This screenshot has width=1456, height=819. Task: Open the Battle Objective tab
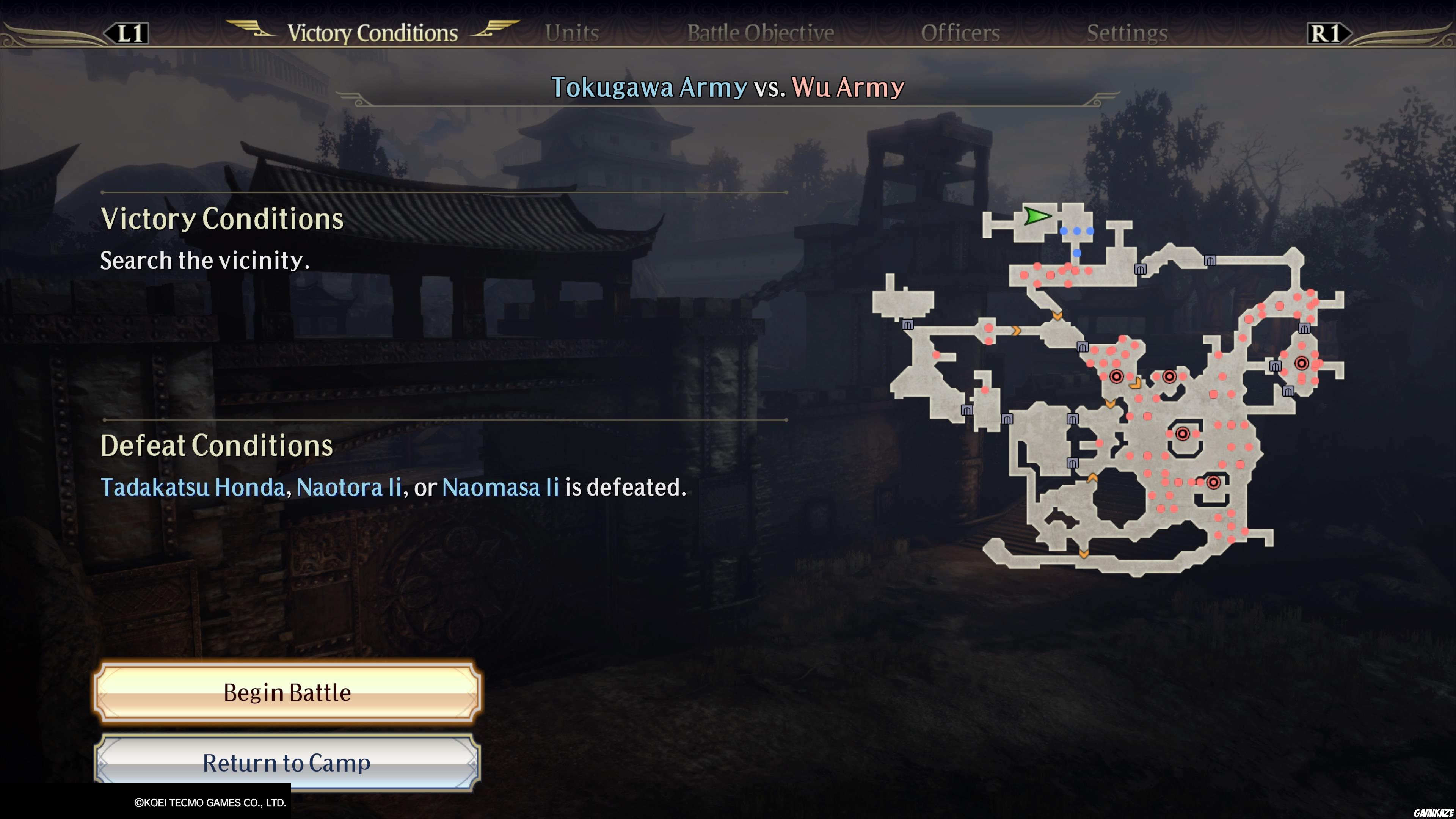[760, 32]
